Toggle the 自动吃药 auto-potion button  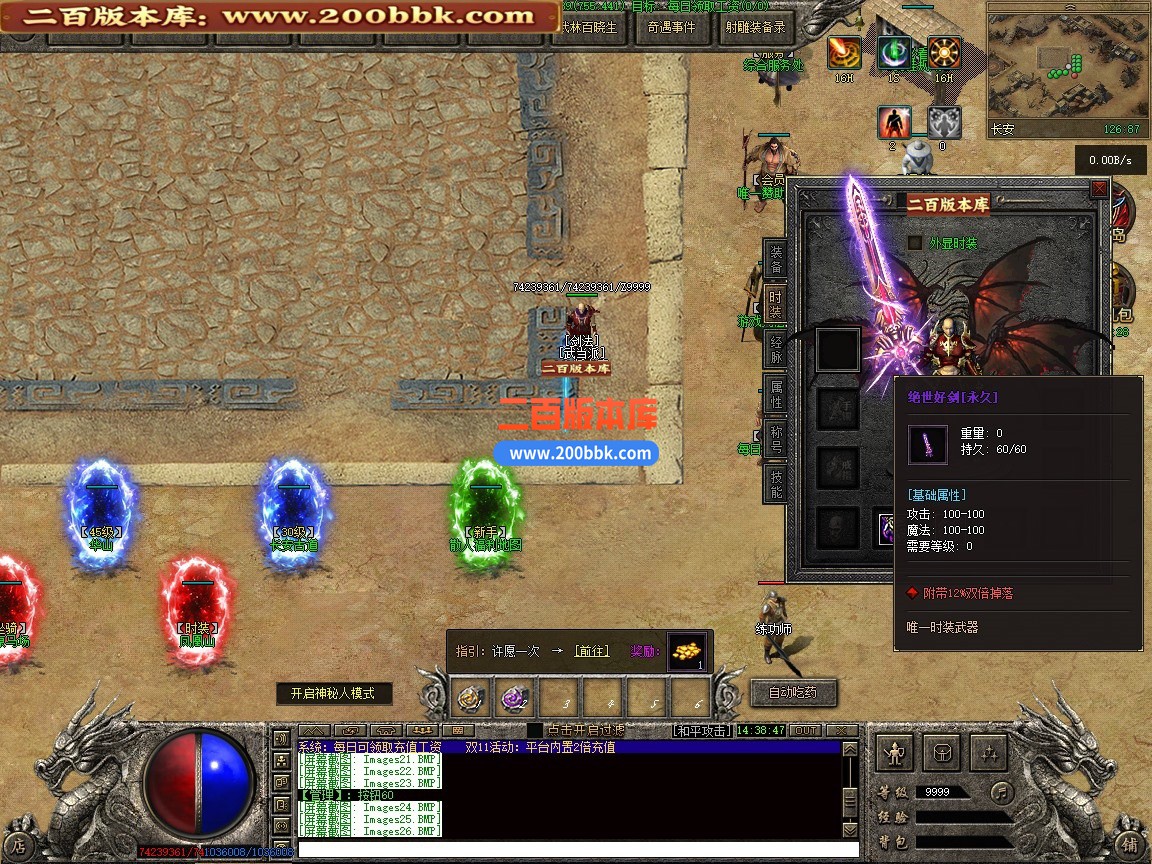tap(792, 692)
